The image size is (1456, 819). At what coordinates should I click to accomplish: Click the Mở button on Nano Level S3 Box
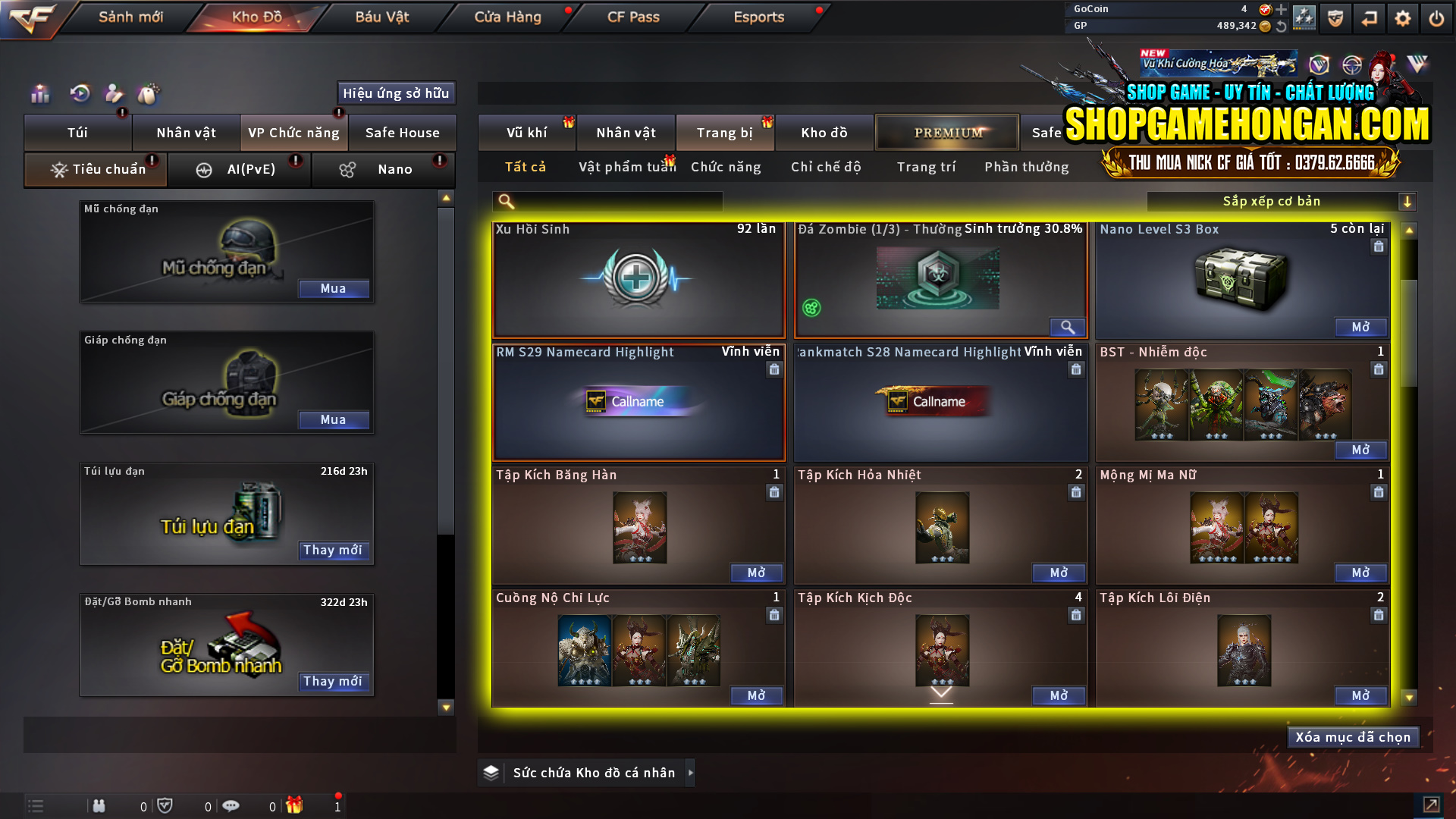(1360, 328)
